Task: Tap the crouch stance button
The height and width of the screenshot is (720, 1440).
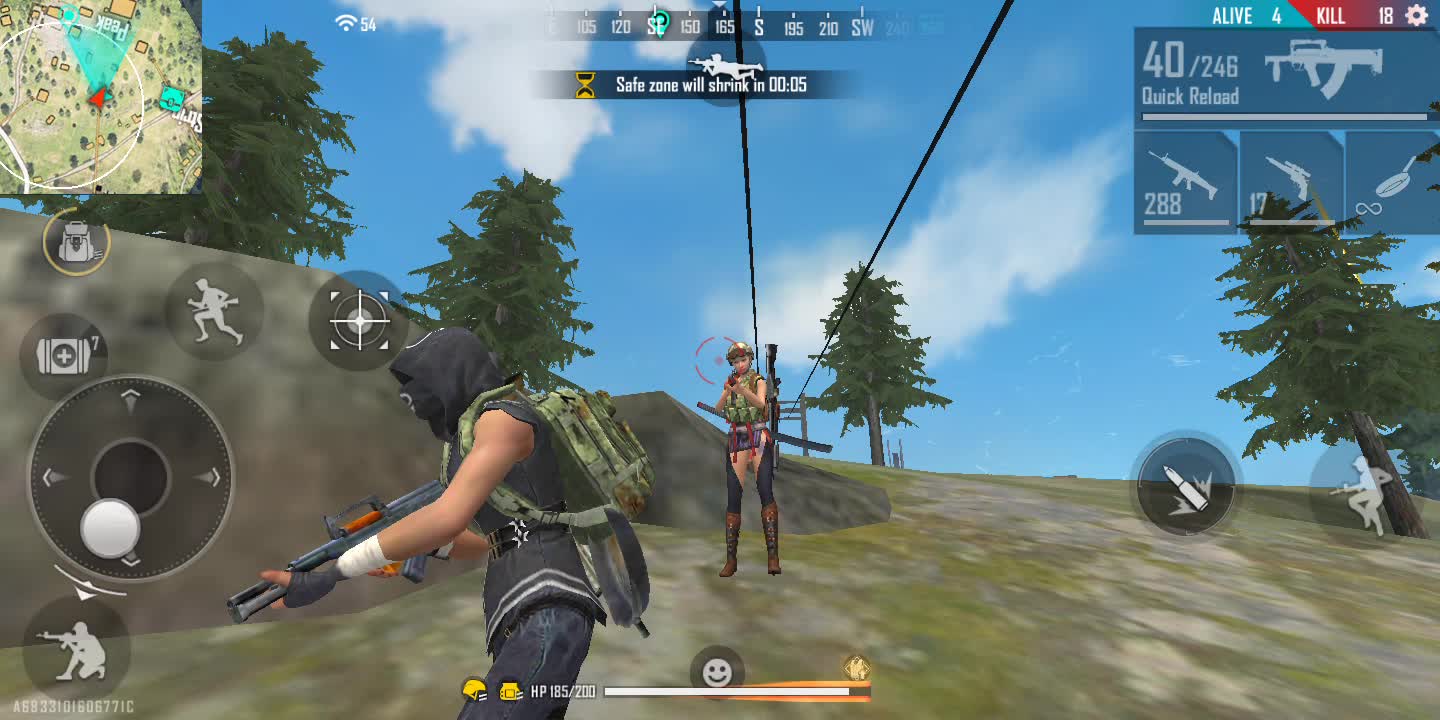Action: [x=76, y=647]
